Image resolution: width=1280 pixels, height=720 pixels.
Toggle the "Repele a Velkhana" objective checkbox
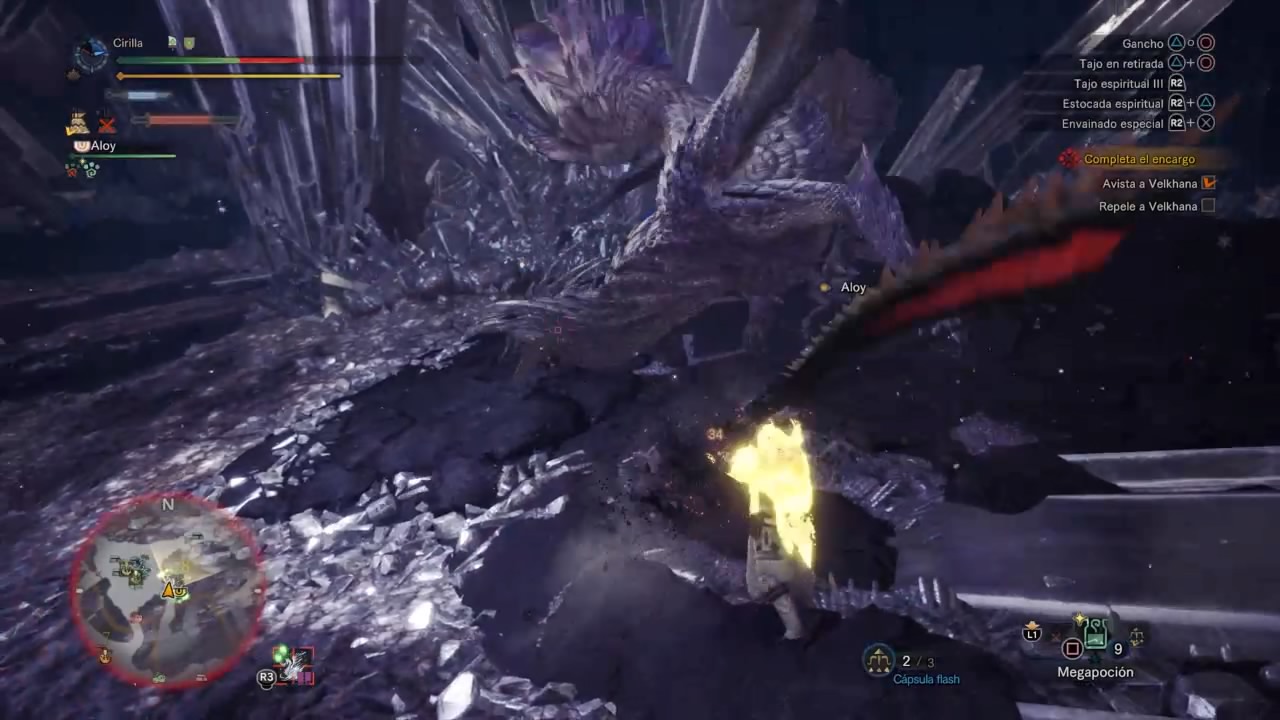[1208, 206]
